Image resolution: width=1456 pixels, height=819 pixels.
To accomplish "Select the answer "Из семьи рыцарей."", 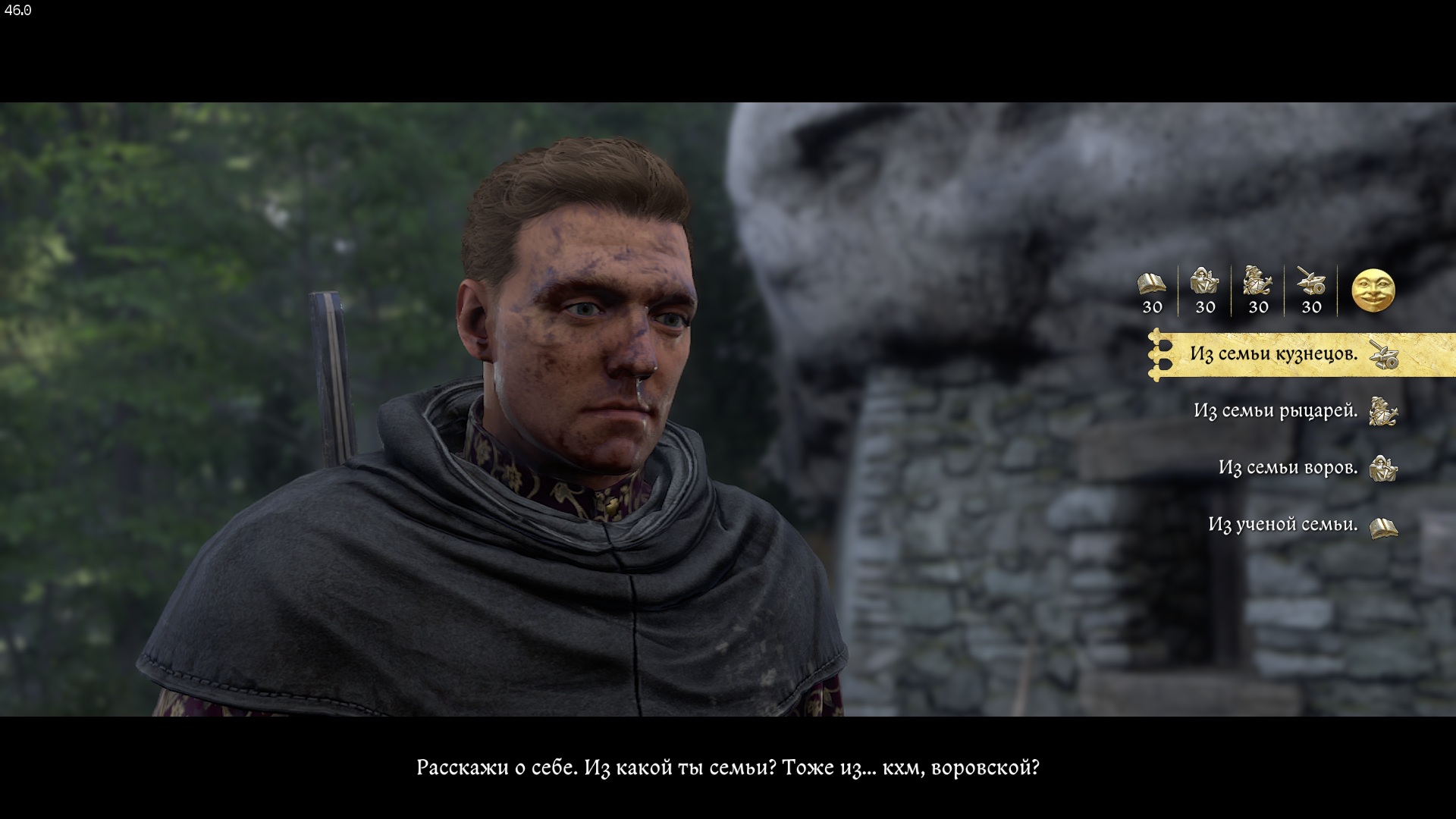I will coord(1275,411).
